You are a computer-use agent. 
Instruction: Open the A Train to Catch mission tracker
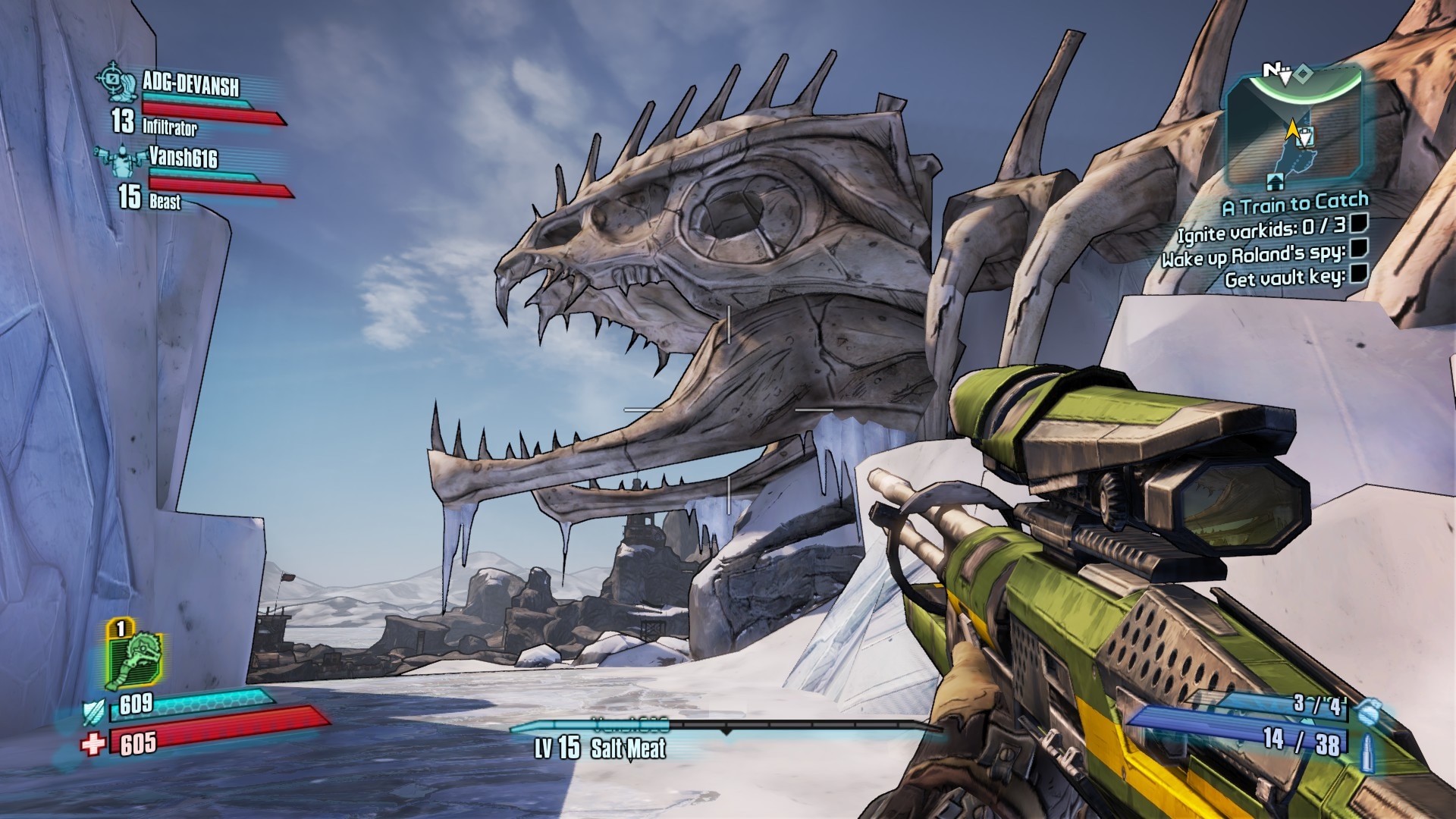coord(1294,203)
